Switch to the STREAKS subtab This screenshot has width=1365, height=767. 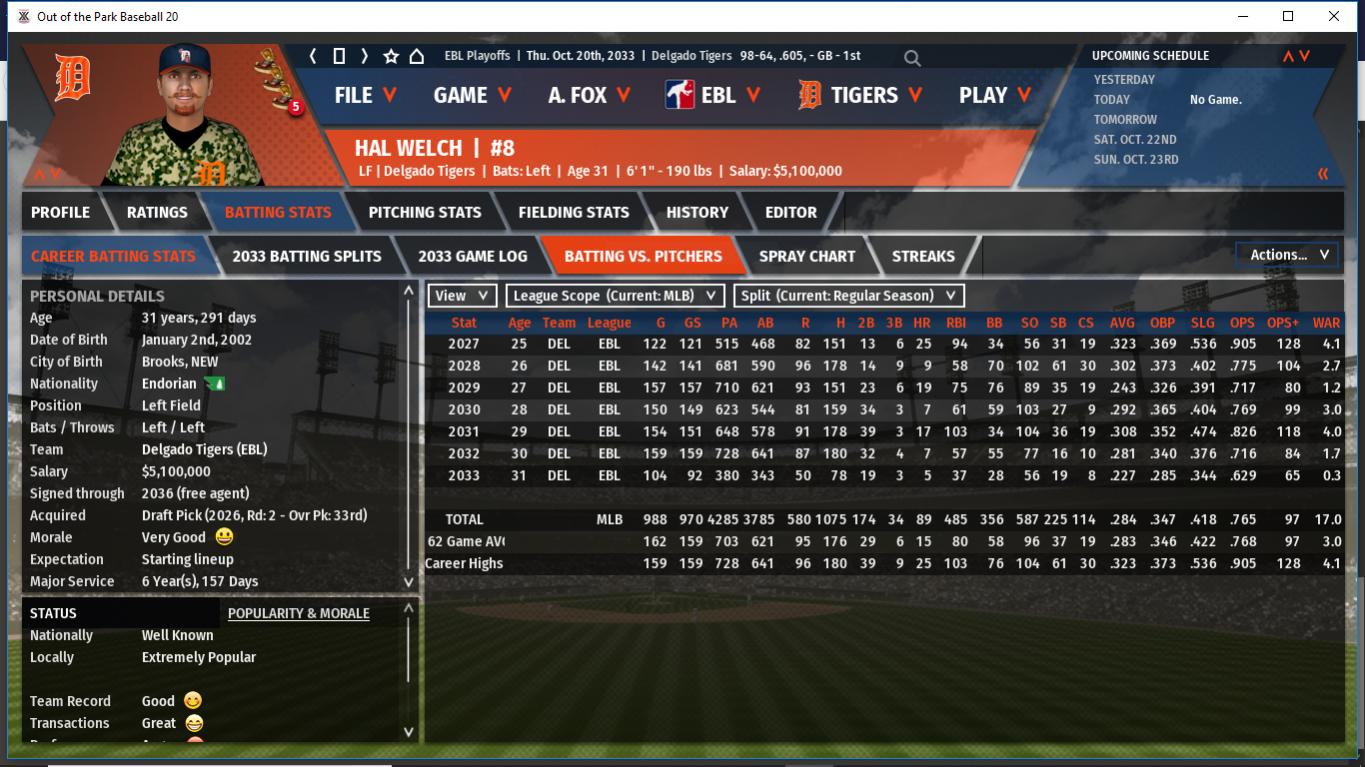(922, 256)
